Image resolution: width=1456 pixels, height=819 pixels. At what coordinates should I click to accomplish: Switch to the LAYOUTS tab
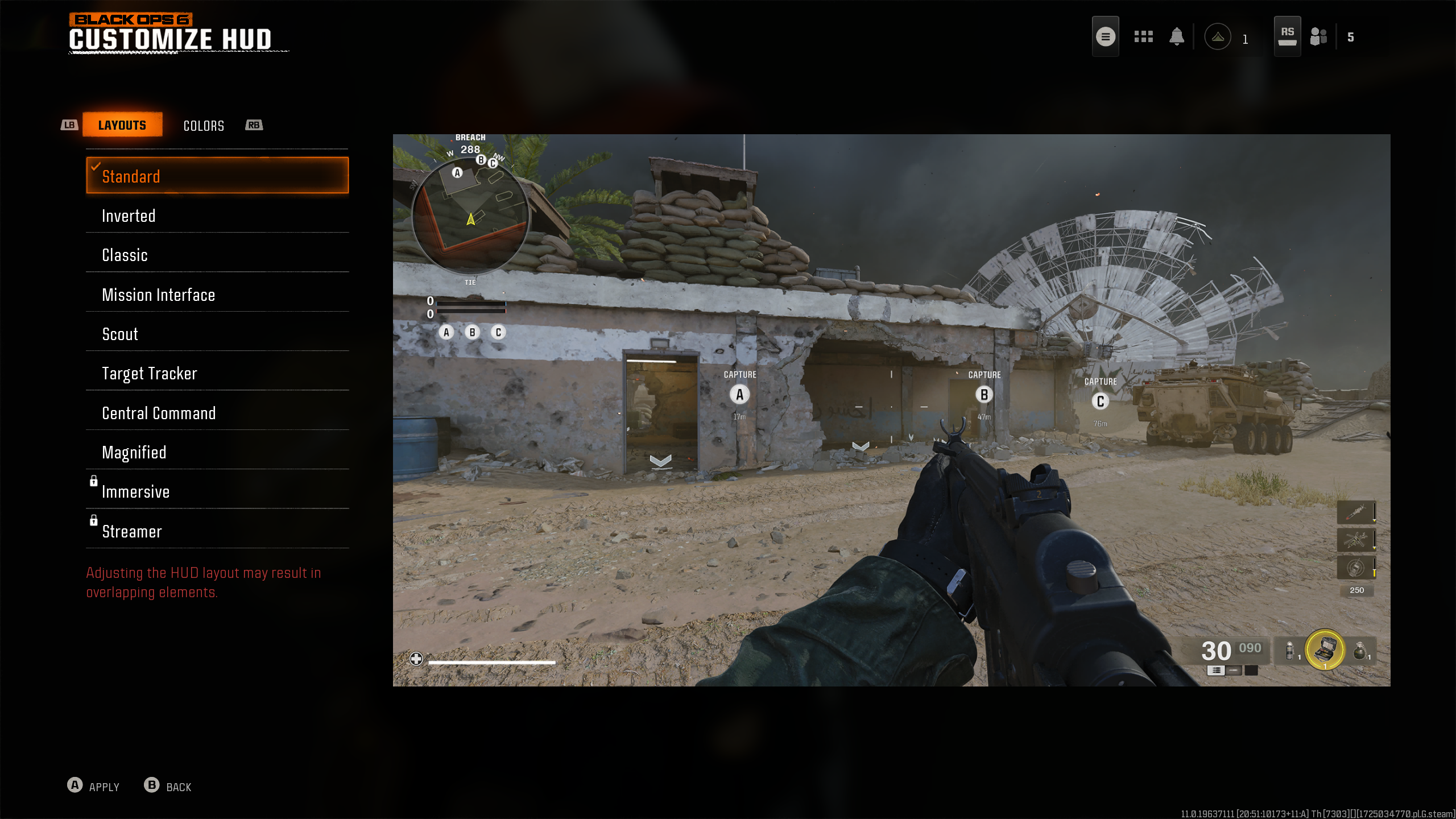122,125
